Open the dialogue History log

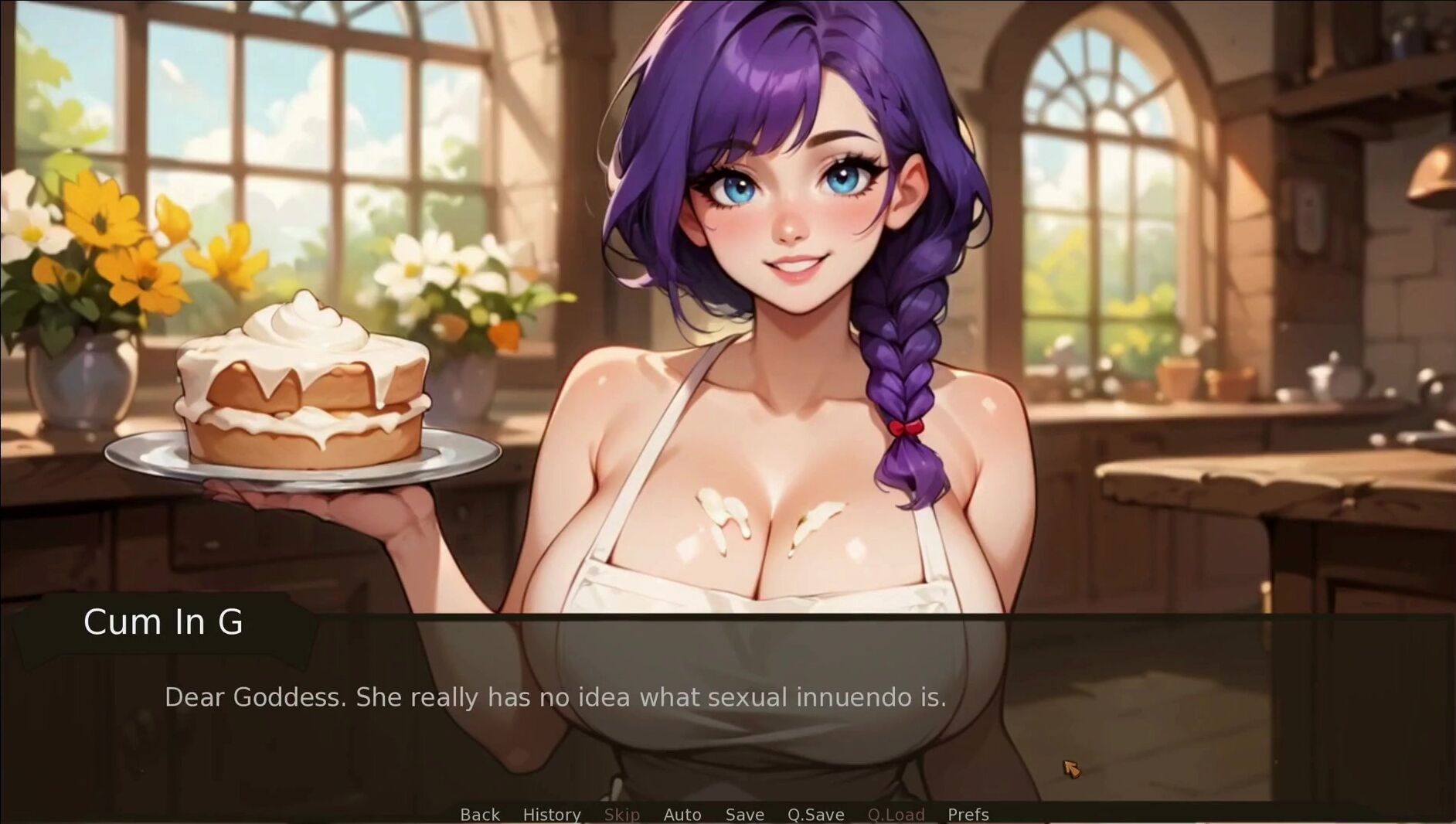point(552,815)
